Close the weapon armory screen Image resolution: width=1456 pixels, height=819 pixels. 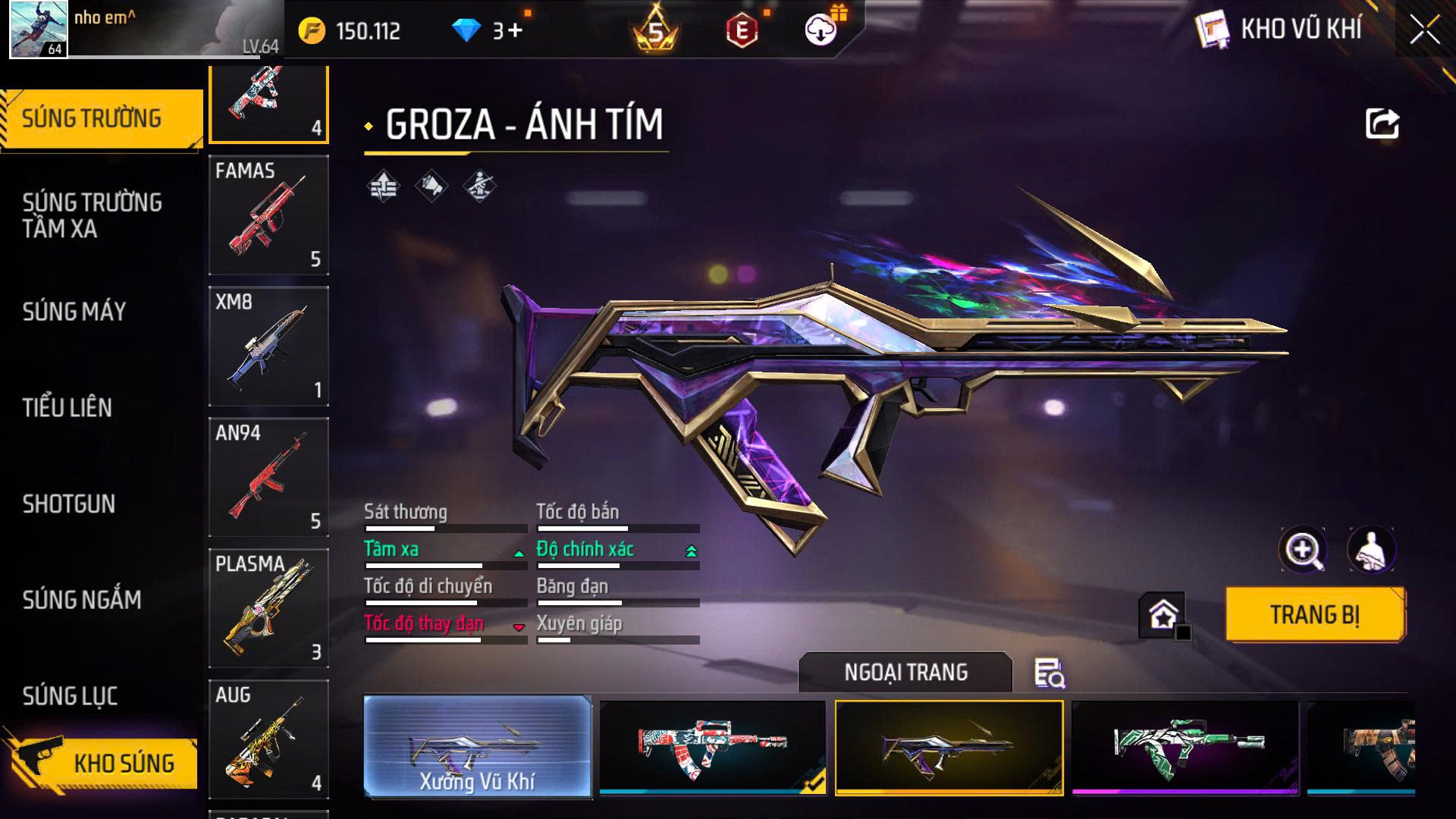[x=1425, y=31]
